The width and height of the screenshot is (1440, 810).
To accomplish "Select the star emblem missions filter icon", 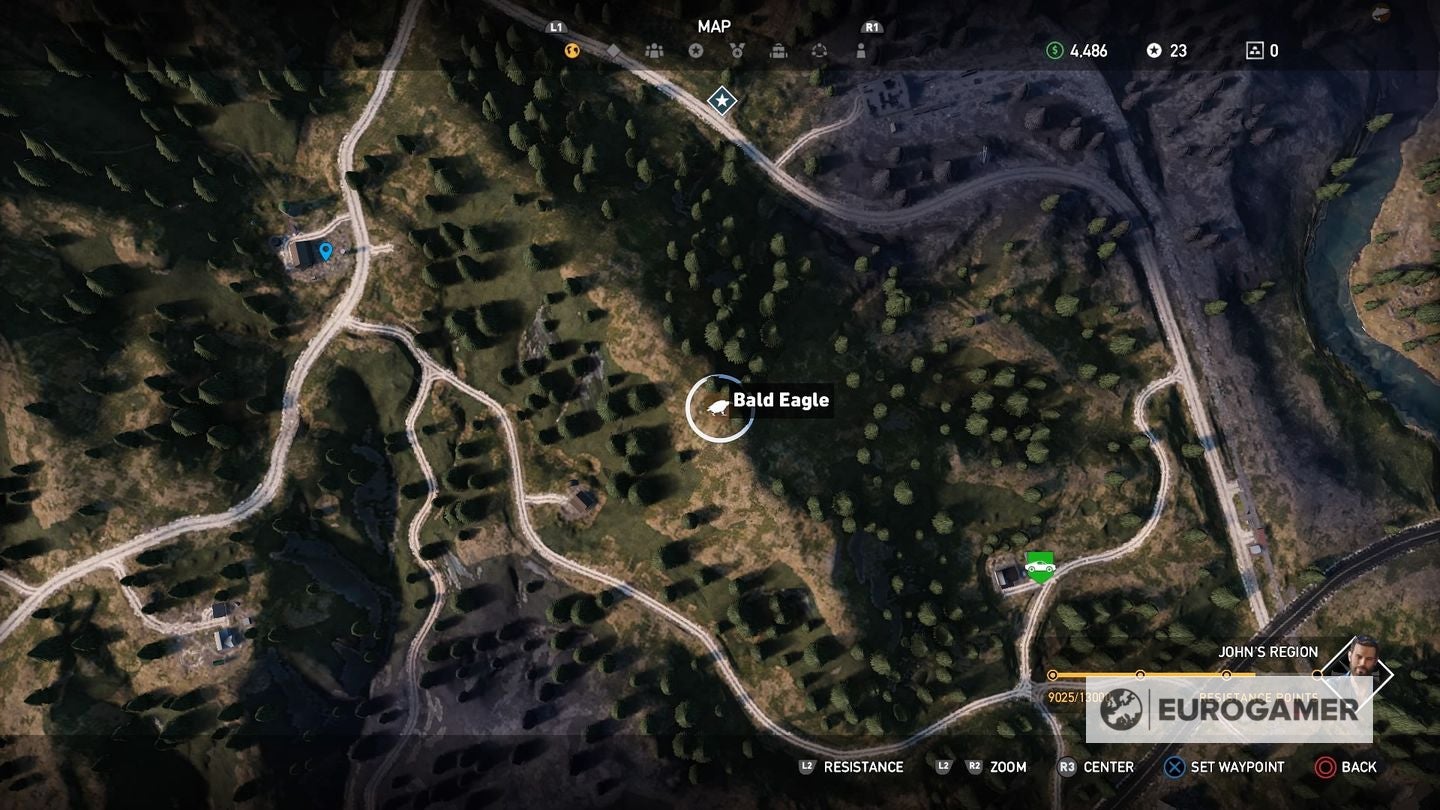I will (697, 50).
